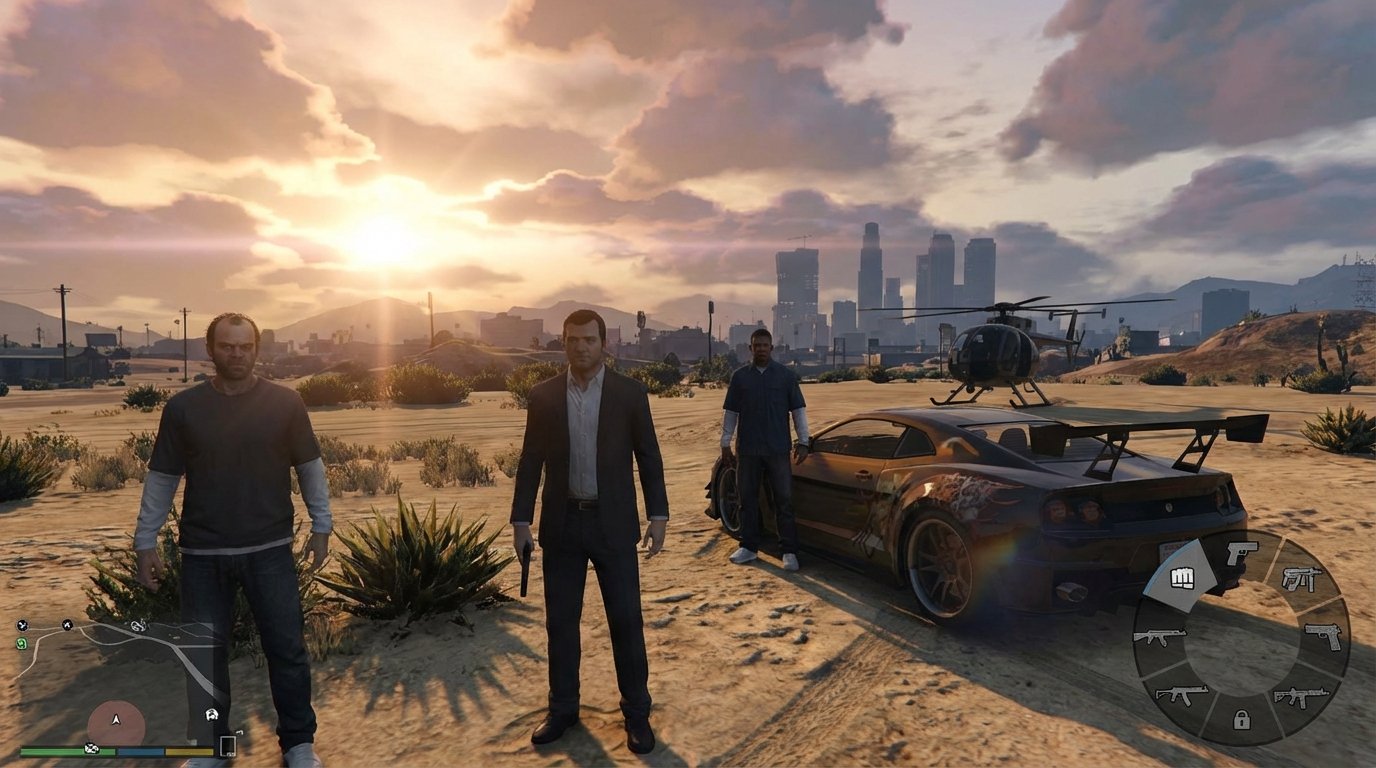Select the Micro SMG in the weapon wheel
Viewport: 1376px width, 768px height.
[x=1301, y=581]
